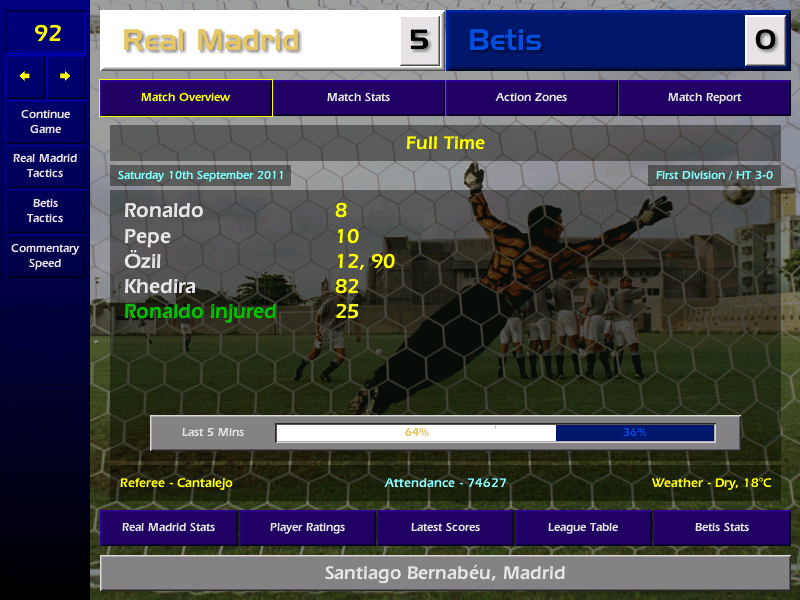The height and width of the screenshot is (600, 800).
Task: Click the right arrow navigation button
Action: (x=66, y=76)
